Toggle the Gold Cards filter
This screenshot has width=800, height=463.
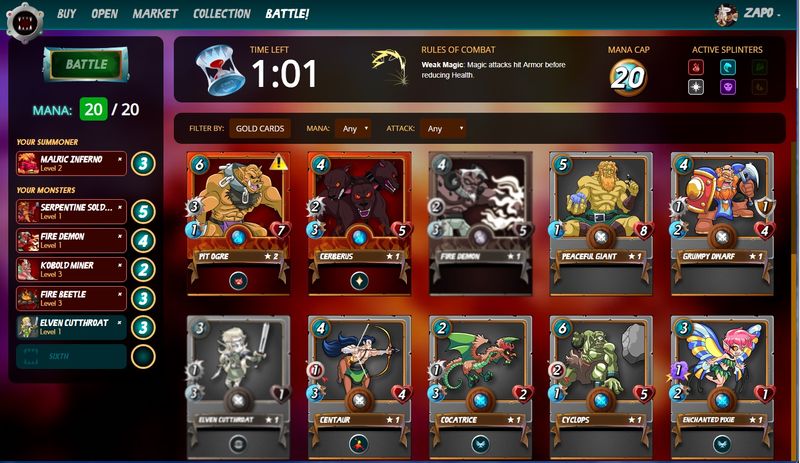(x=261, y=128)
